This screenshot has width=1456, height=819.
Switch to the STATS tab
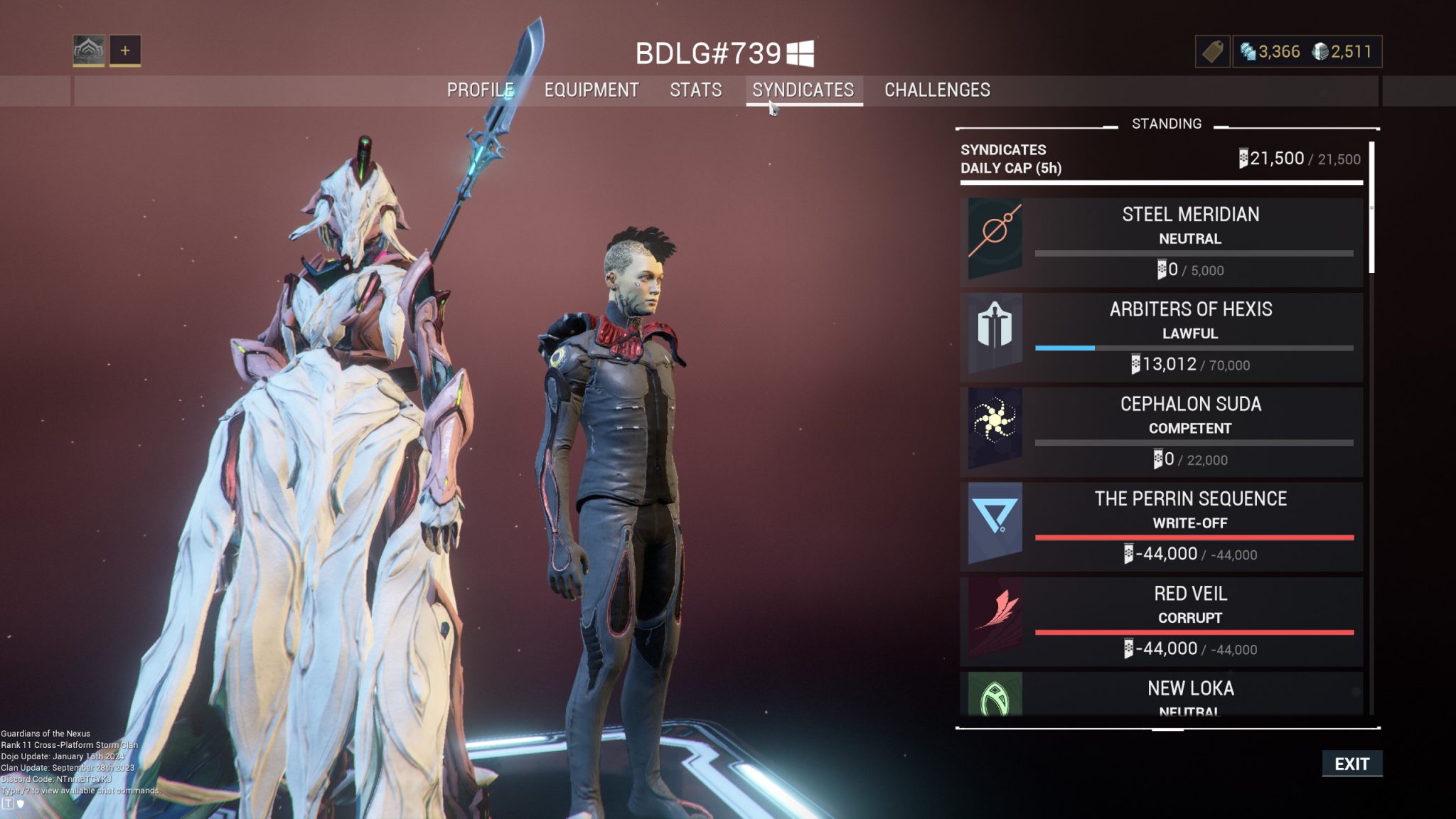click(695, 90)
